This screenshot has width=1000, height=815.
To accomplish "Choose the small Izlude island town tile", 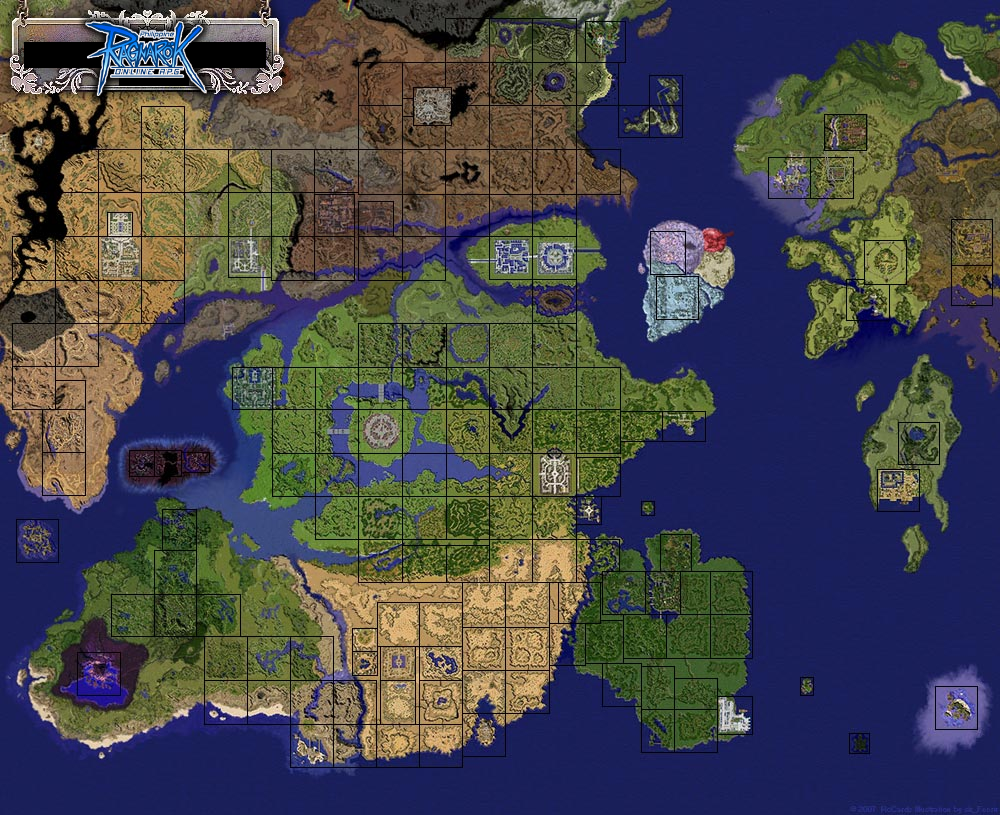I will click(587, 510).
